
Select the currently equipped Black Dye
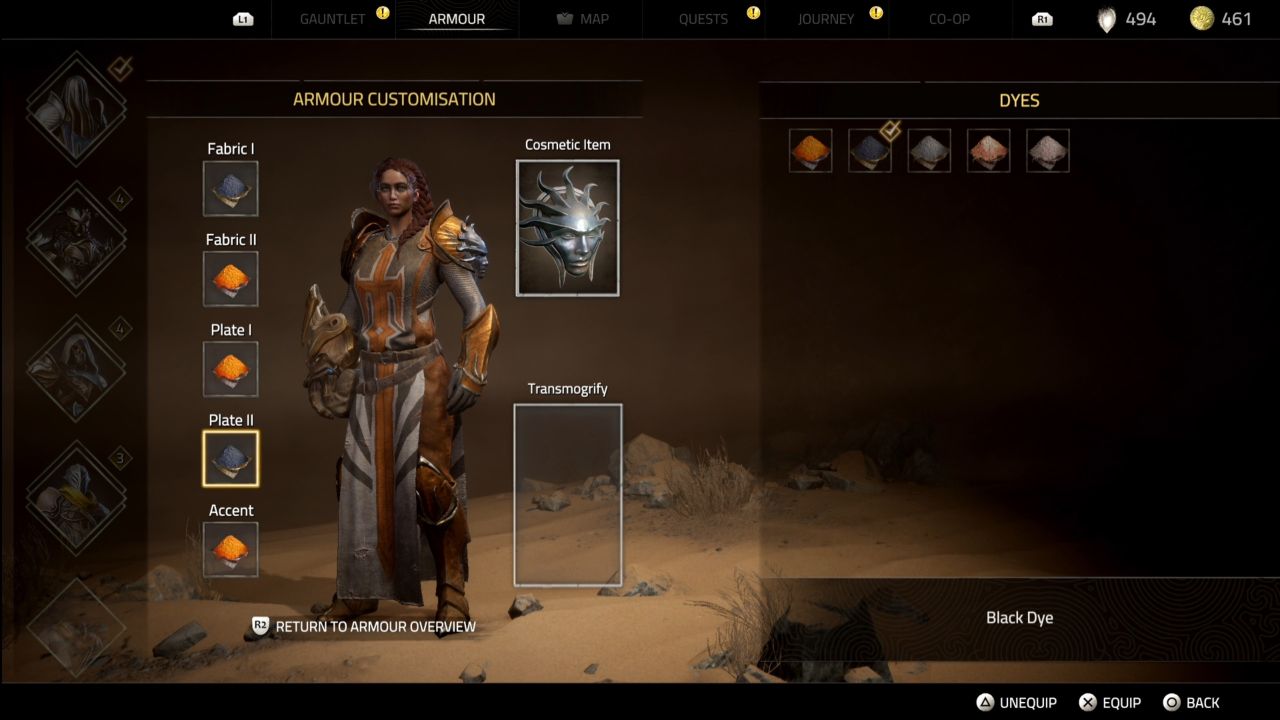[x=869, y=151]
